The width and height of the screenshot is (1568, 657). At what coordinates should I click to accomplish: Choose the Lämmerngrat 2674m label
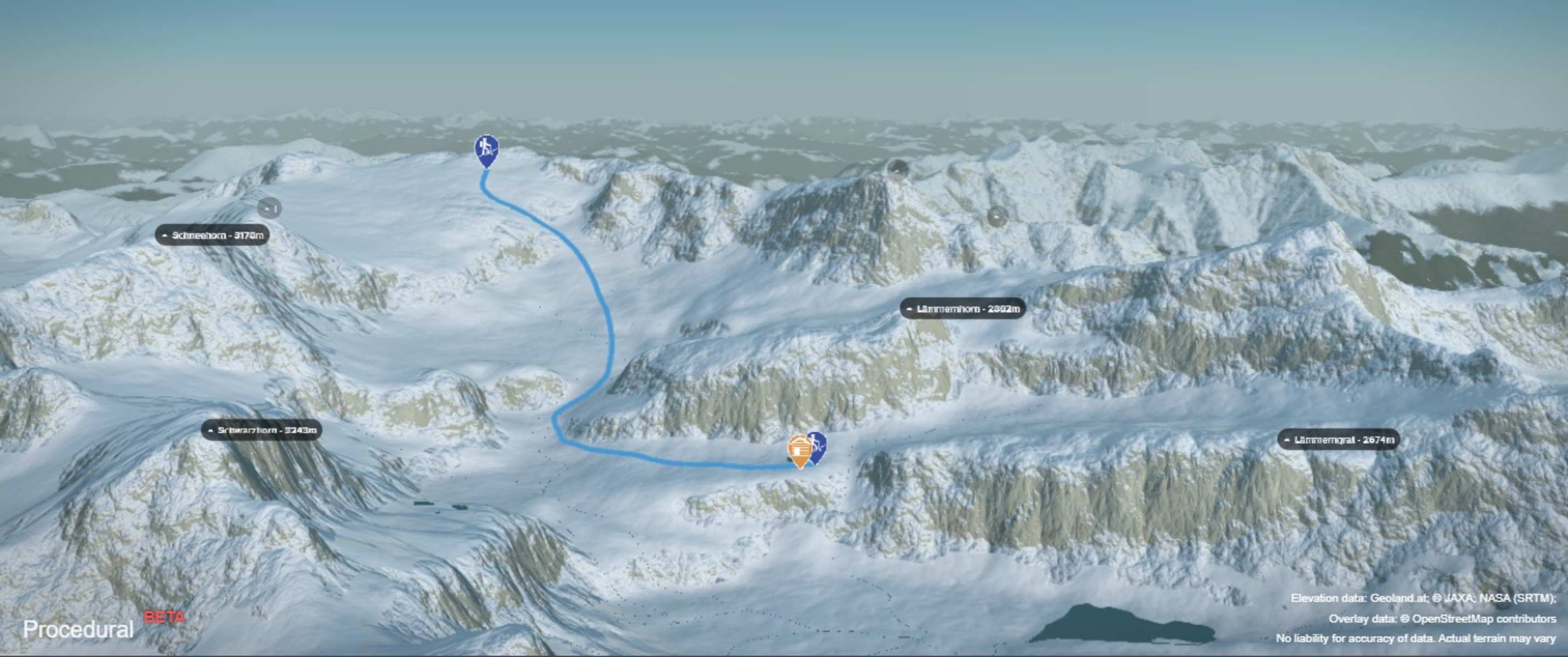[1338, 440]
